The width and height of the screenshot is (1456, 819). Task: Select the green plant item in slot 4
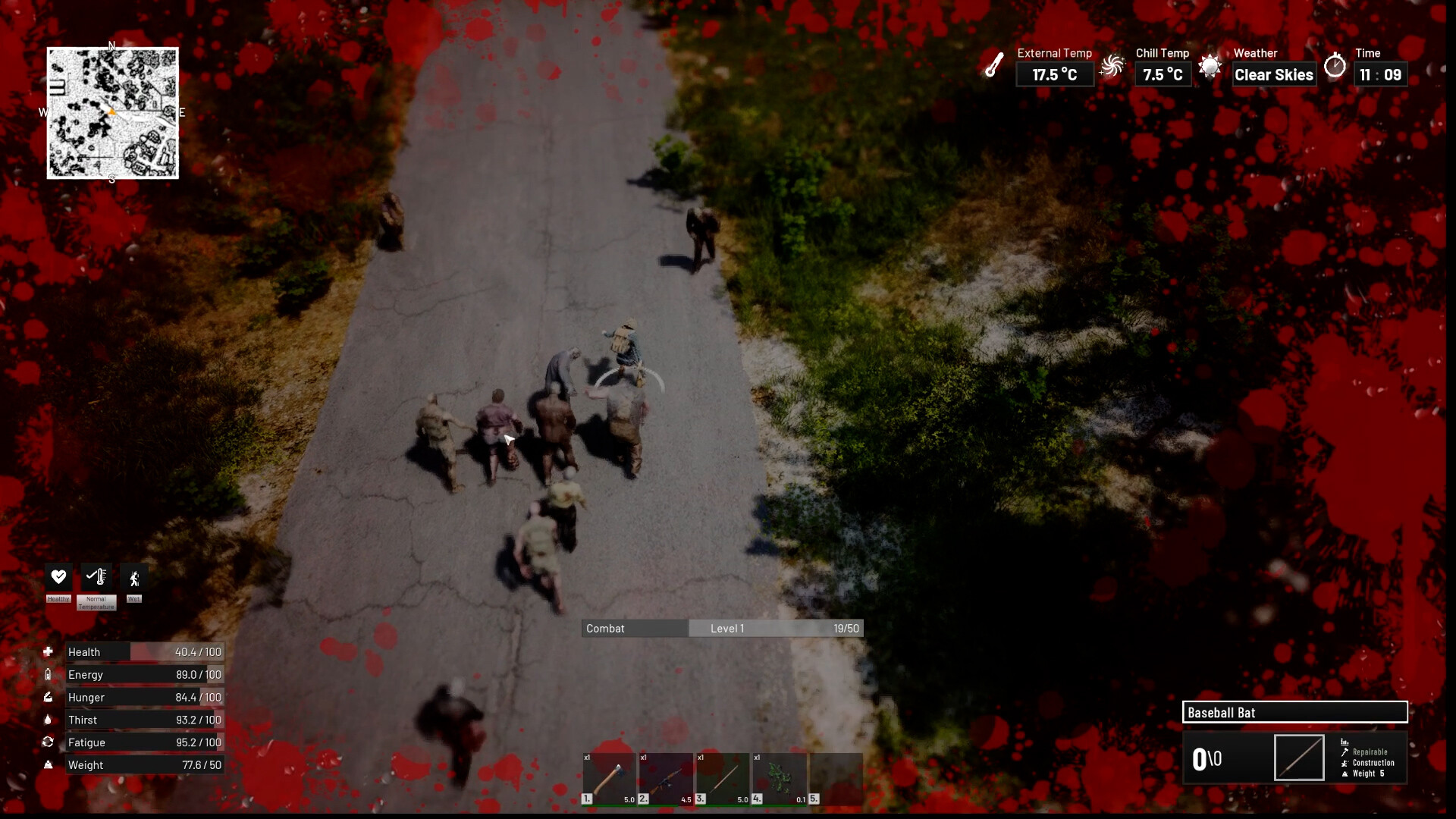pos(780,778)
